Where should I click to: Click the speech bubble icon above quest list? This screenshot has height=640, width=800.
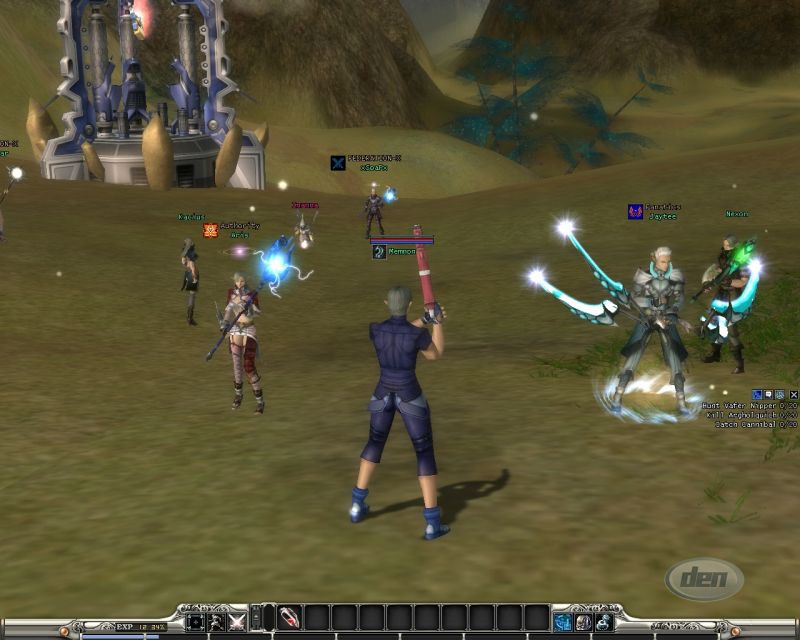pos(768,395)
